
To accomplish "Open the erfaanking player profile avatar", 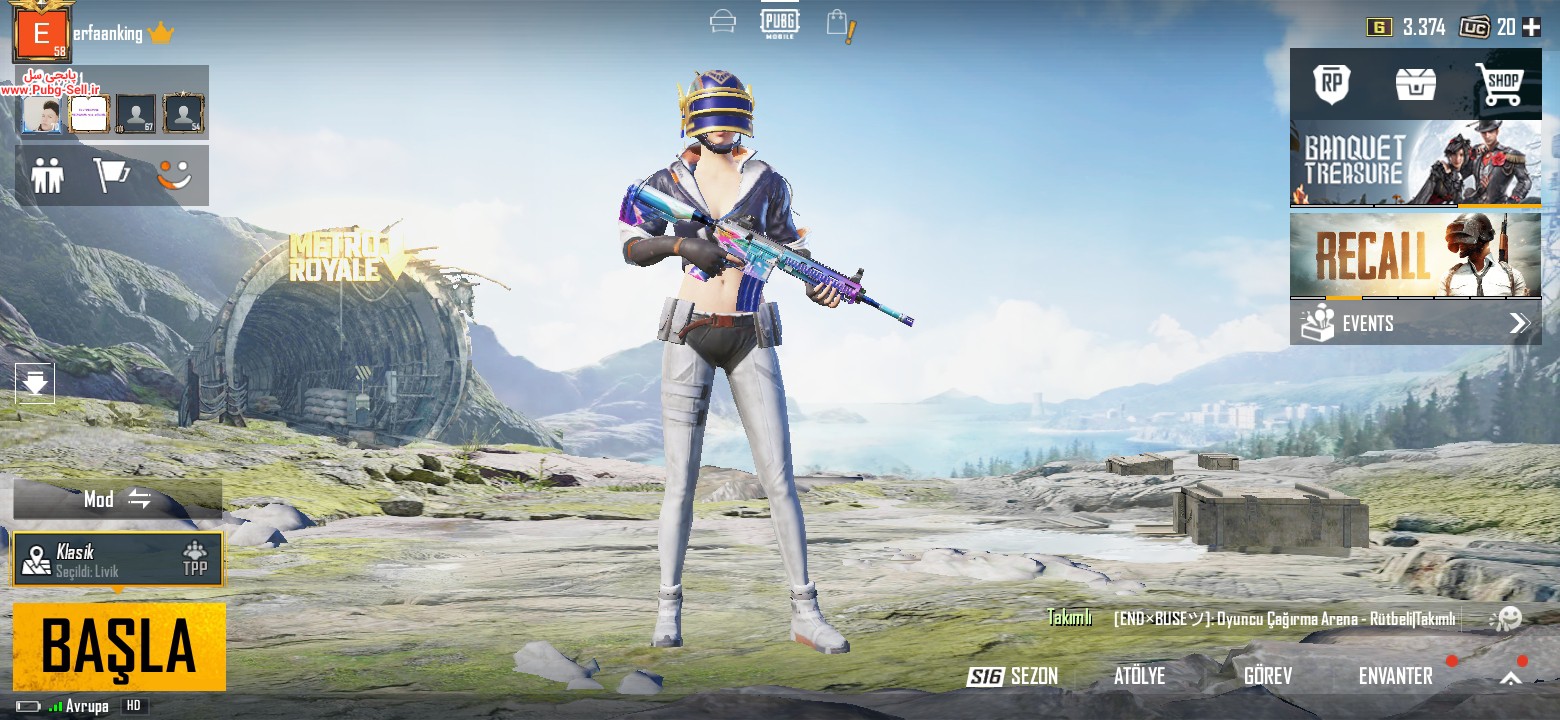I will [x=41, y=34].
